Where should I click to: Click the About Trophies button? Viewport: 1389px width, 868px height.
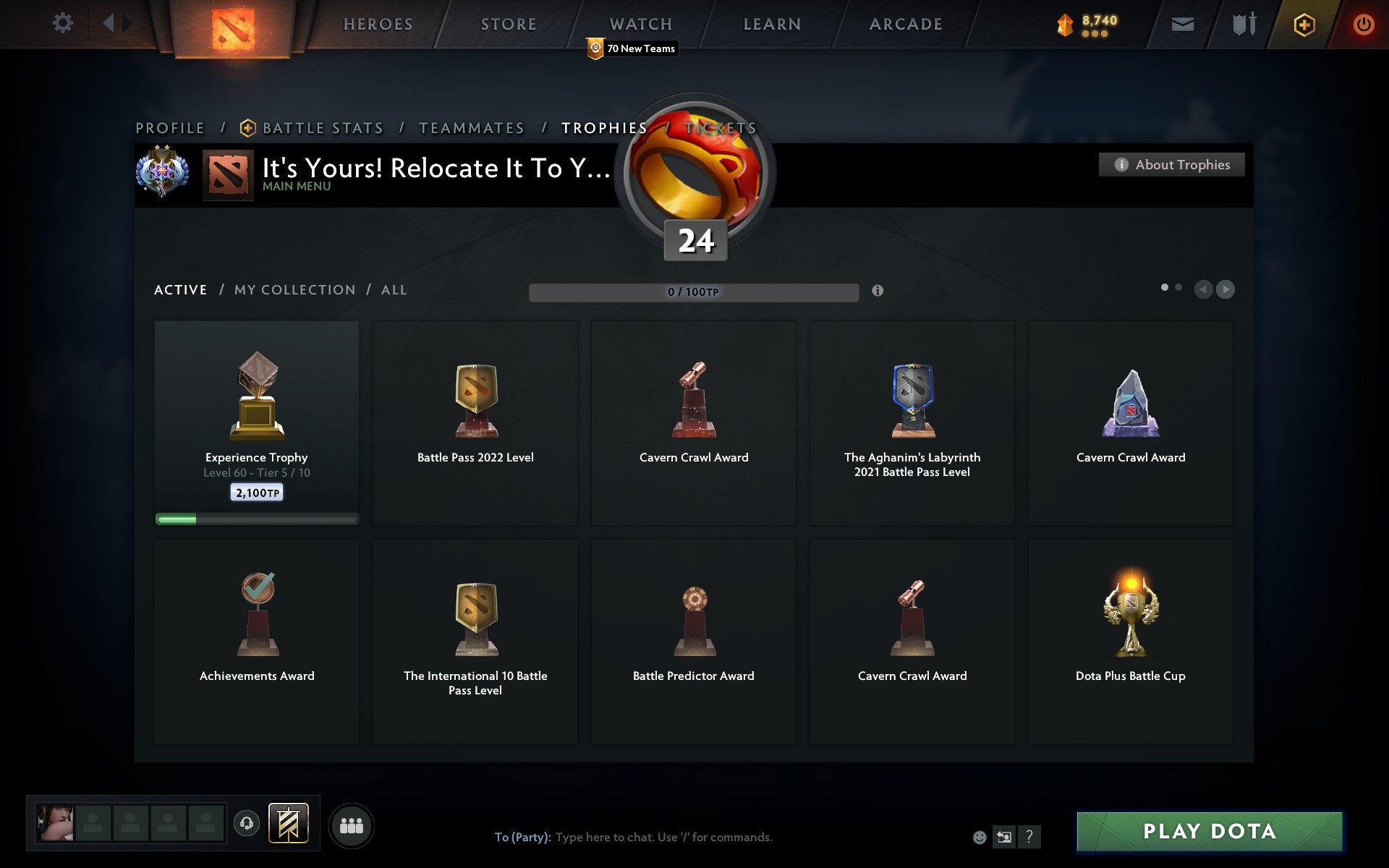pos(1171,164)
